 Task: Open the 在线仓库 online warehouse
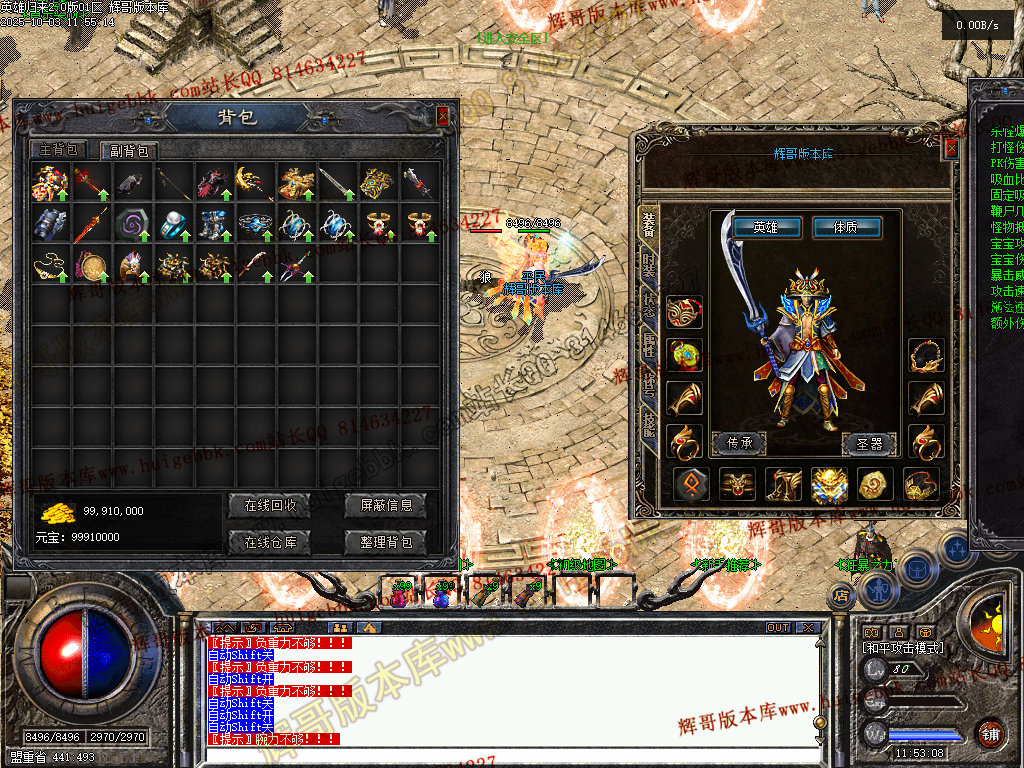pyautogui.click(x=269, y=542)
